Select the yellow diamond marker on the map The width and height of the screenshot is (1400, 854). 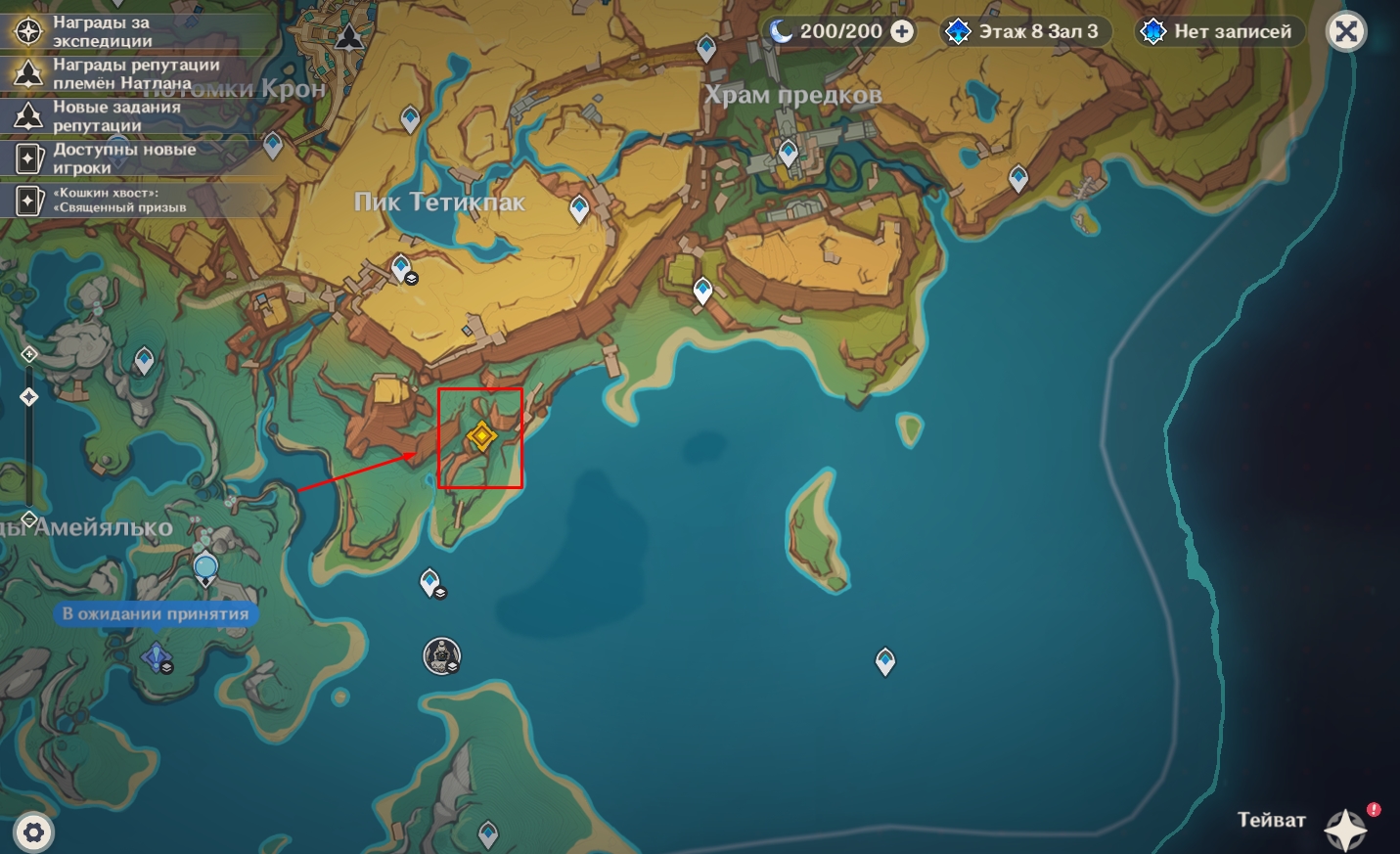coord(480,436)
